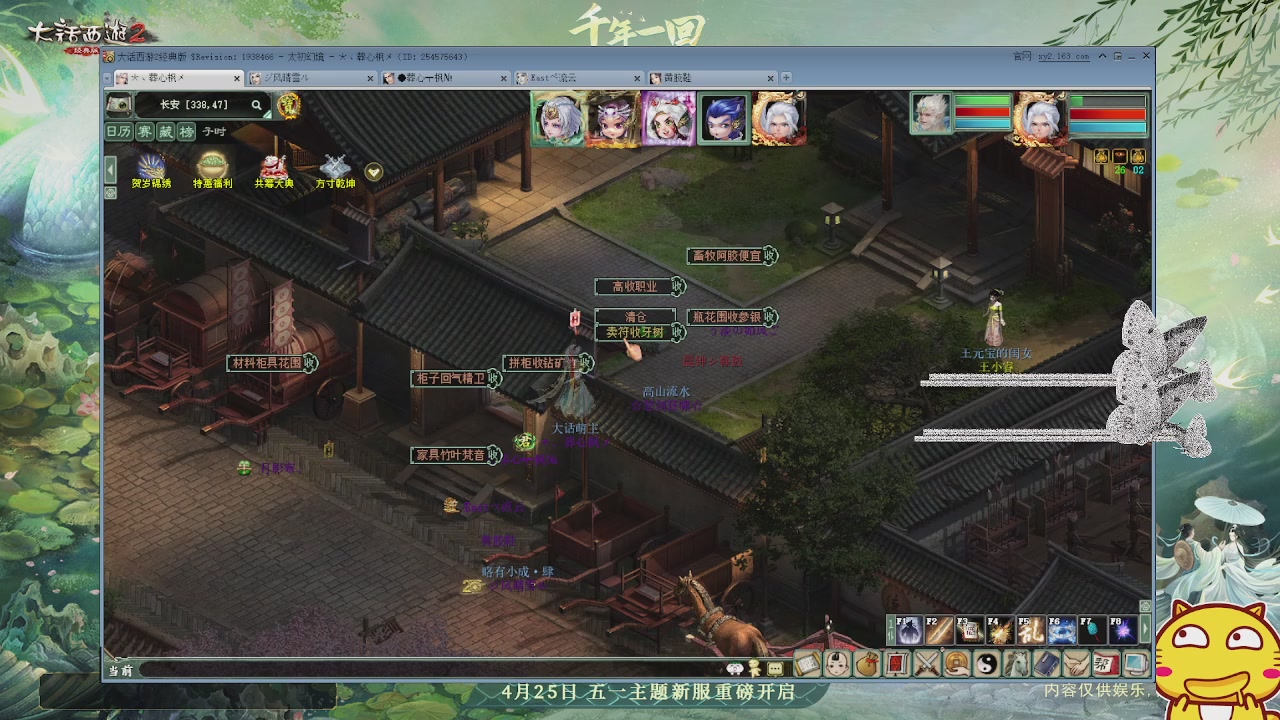Cast the F5 乱 skill icon
The height and width of the screenshot is (720, 1280).
[x=1030, y=628]
